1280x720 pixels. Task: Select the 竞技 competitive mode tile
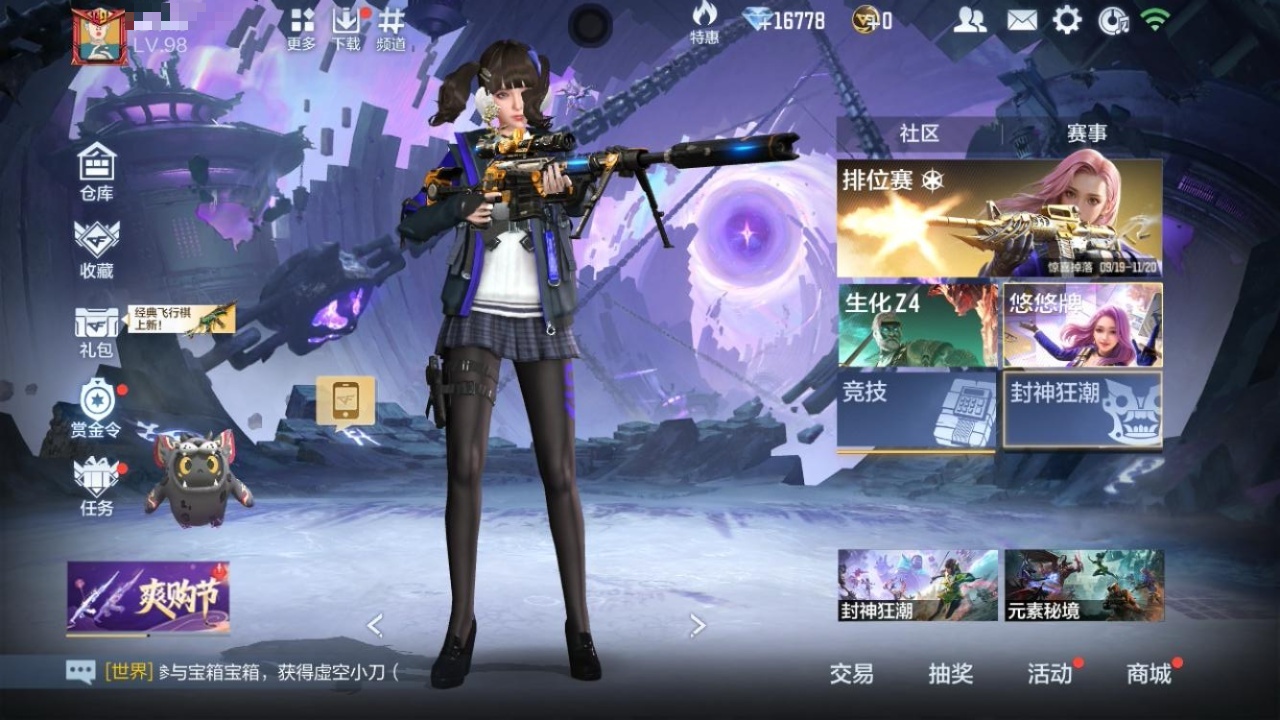917,410
